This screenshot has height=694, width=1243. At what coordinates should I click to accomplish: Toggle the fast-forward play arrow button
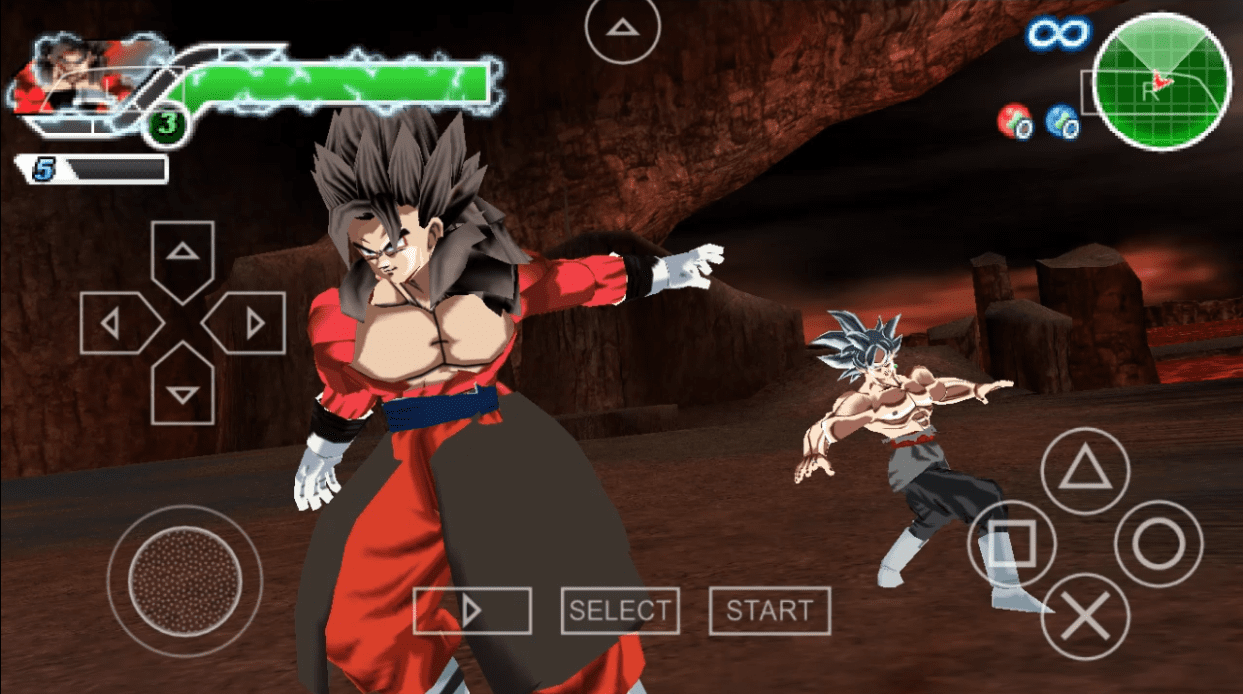point(472,610)
